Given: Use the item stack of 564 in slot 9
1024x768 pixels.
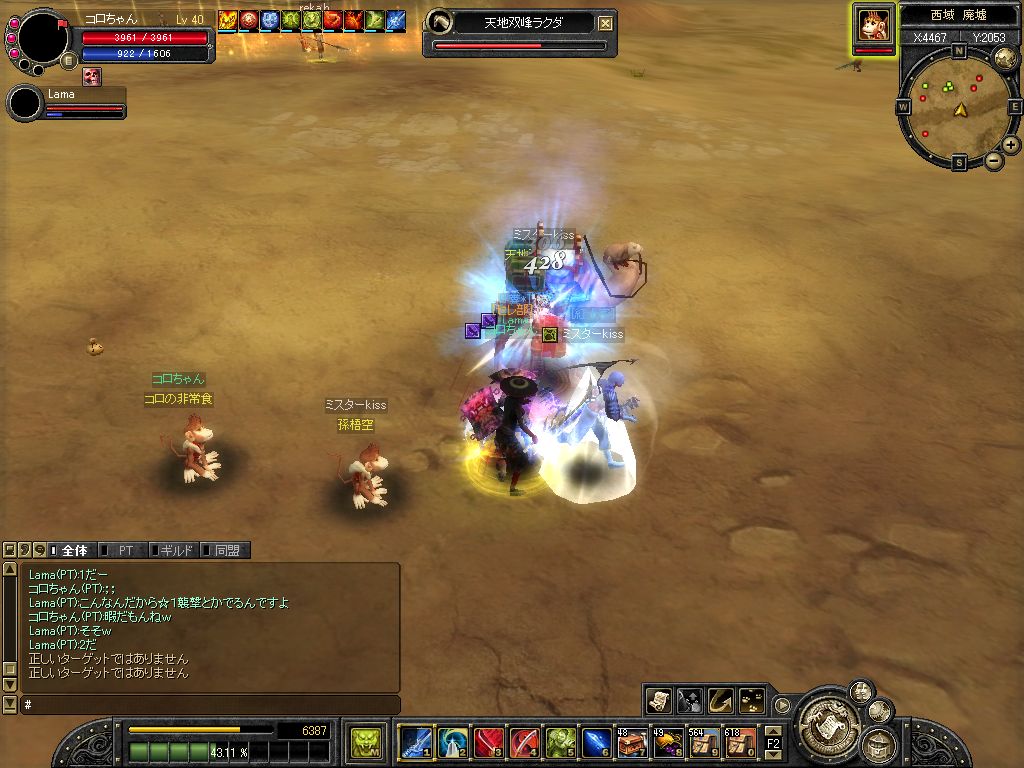Looking at the screenshot, I should click(x=704, y=743).
